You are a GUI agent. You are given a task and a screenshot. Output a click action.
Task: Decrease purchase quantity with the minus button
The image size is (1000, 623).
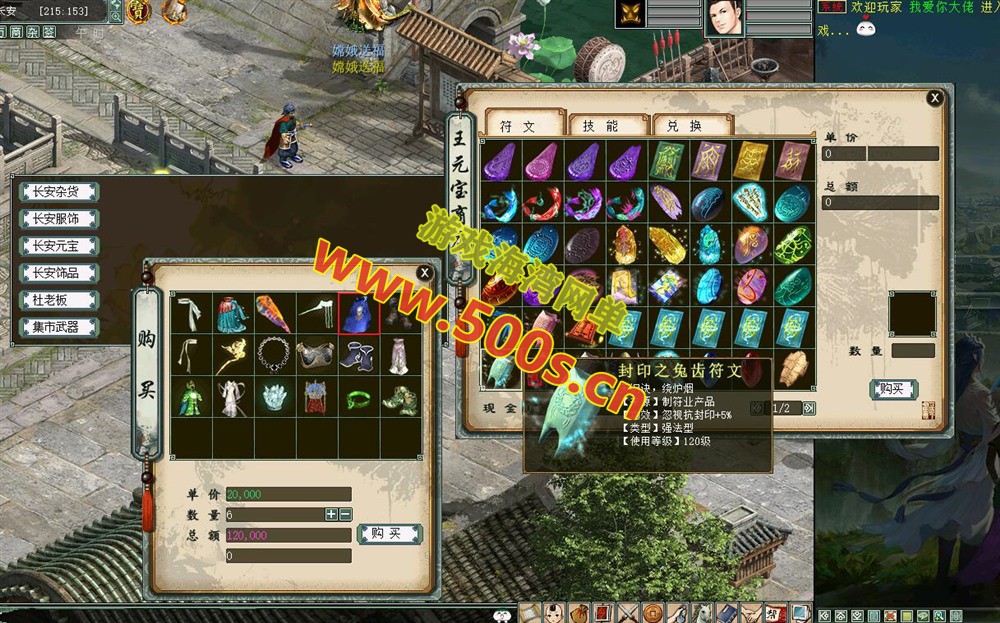pyautogui.click(x=345, y=514)
